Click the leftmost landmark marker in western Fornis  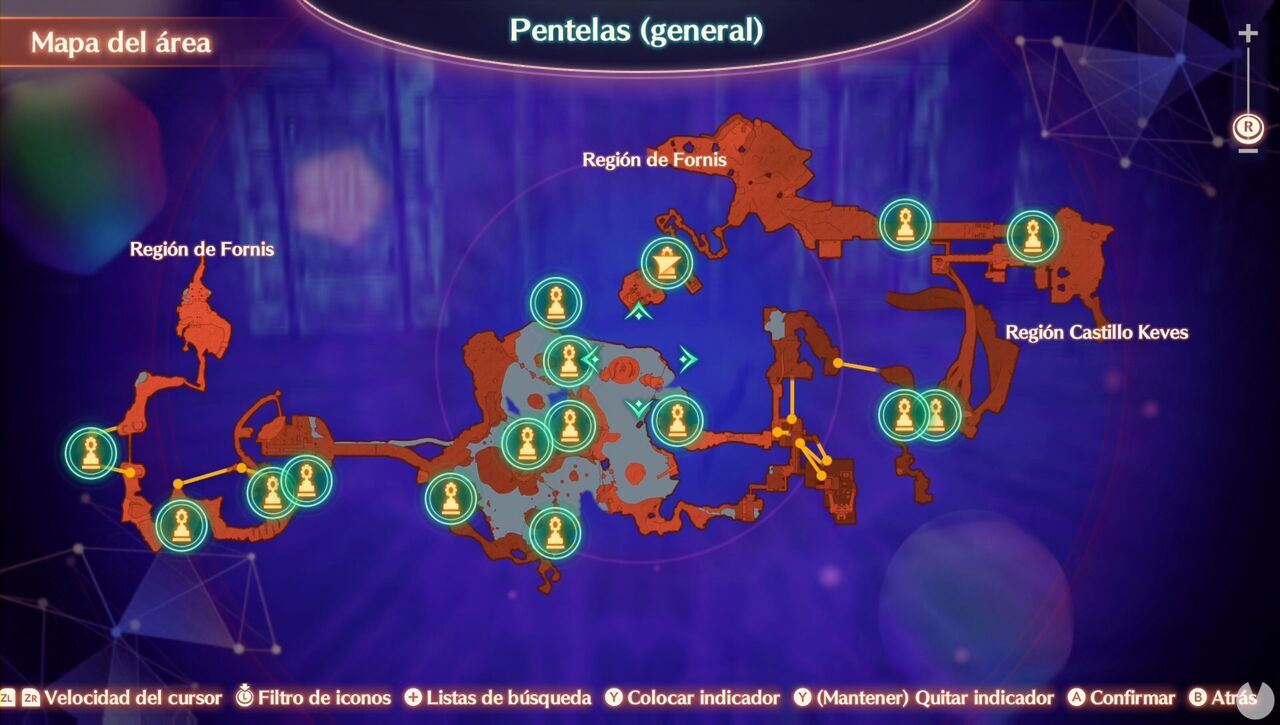click(91, 451)
